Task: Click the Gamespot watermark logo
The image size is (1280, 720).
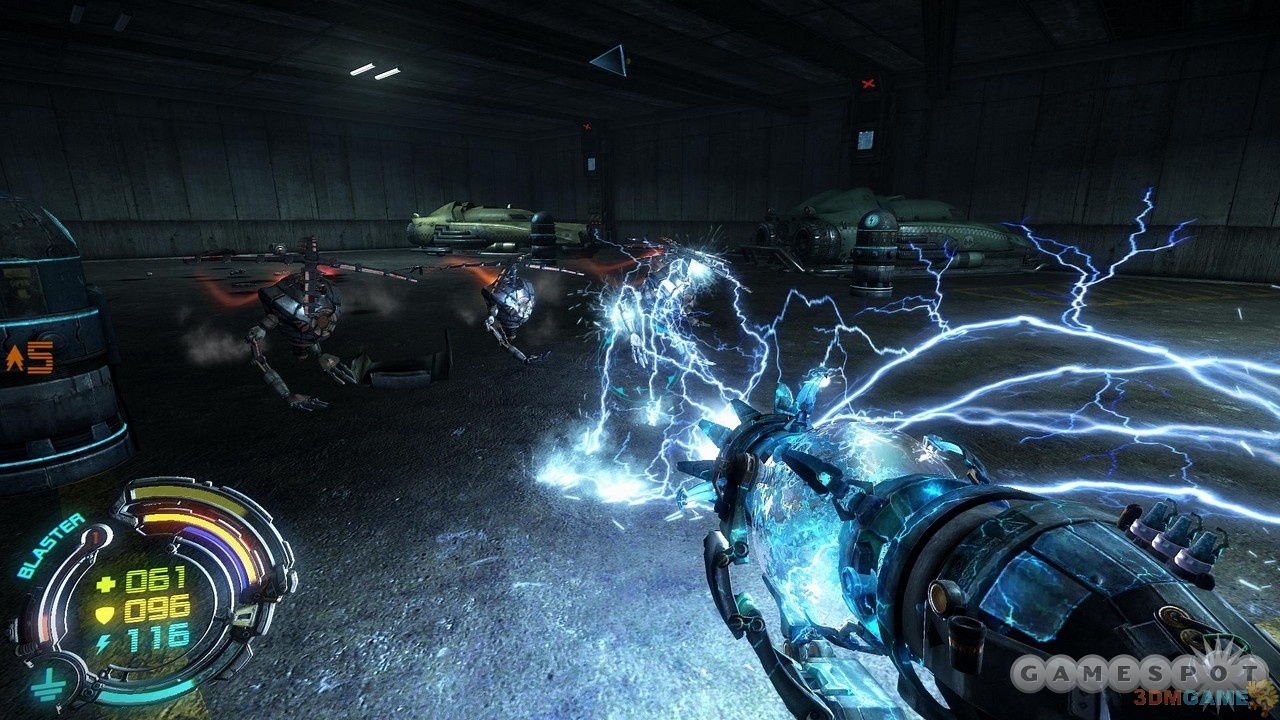Action: tap(1137, 674)
